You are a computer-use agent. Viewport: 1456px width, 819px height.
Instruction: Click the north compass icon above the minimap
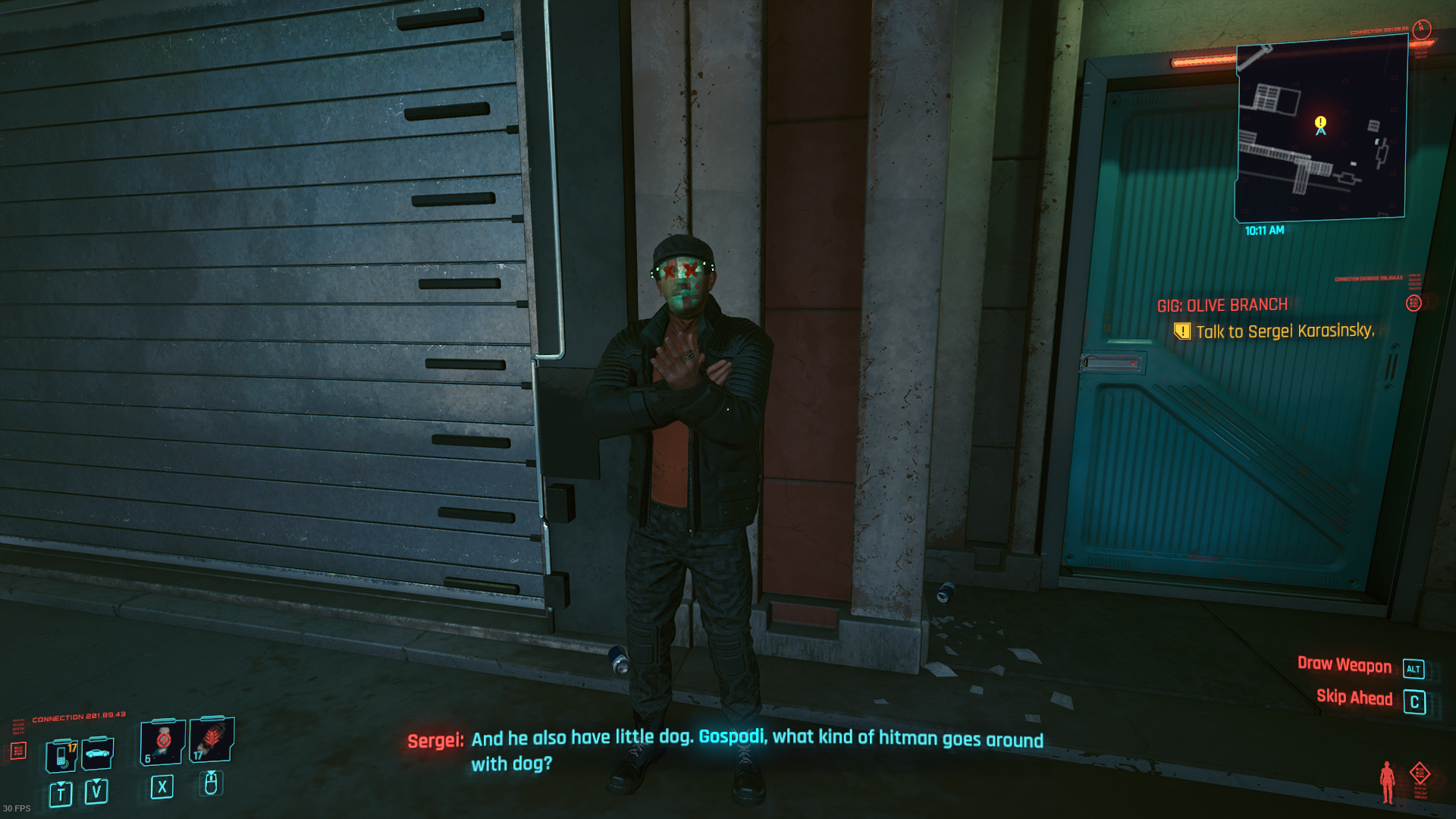1422,29
